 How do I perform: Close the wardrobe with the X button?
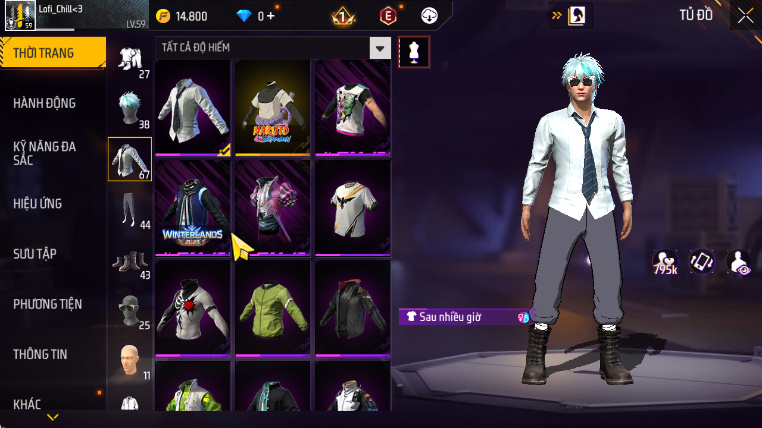744,16
